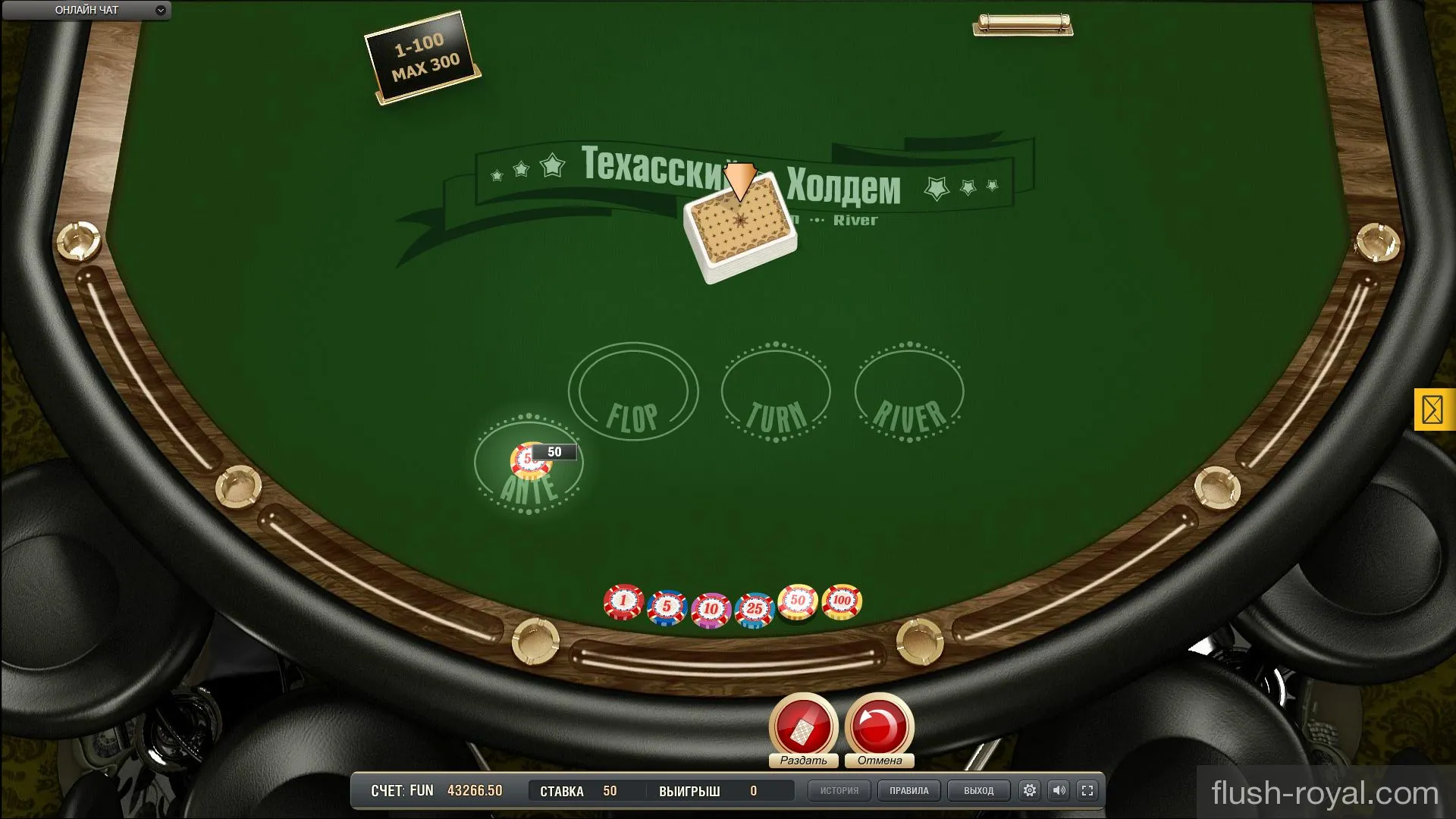Mute the game sound with speaker icon
Image resolution: width=1456 pixels, height=819 pixels.
(1059, 790)
